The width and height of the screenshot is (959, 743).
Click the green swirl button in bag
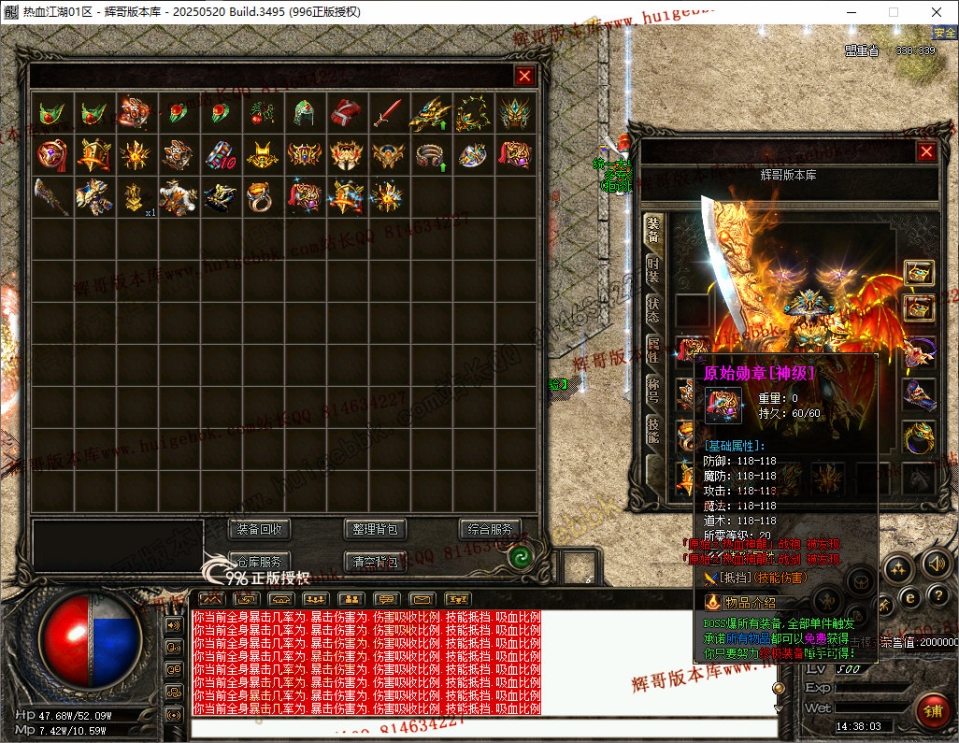(519, 558)
